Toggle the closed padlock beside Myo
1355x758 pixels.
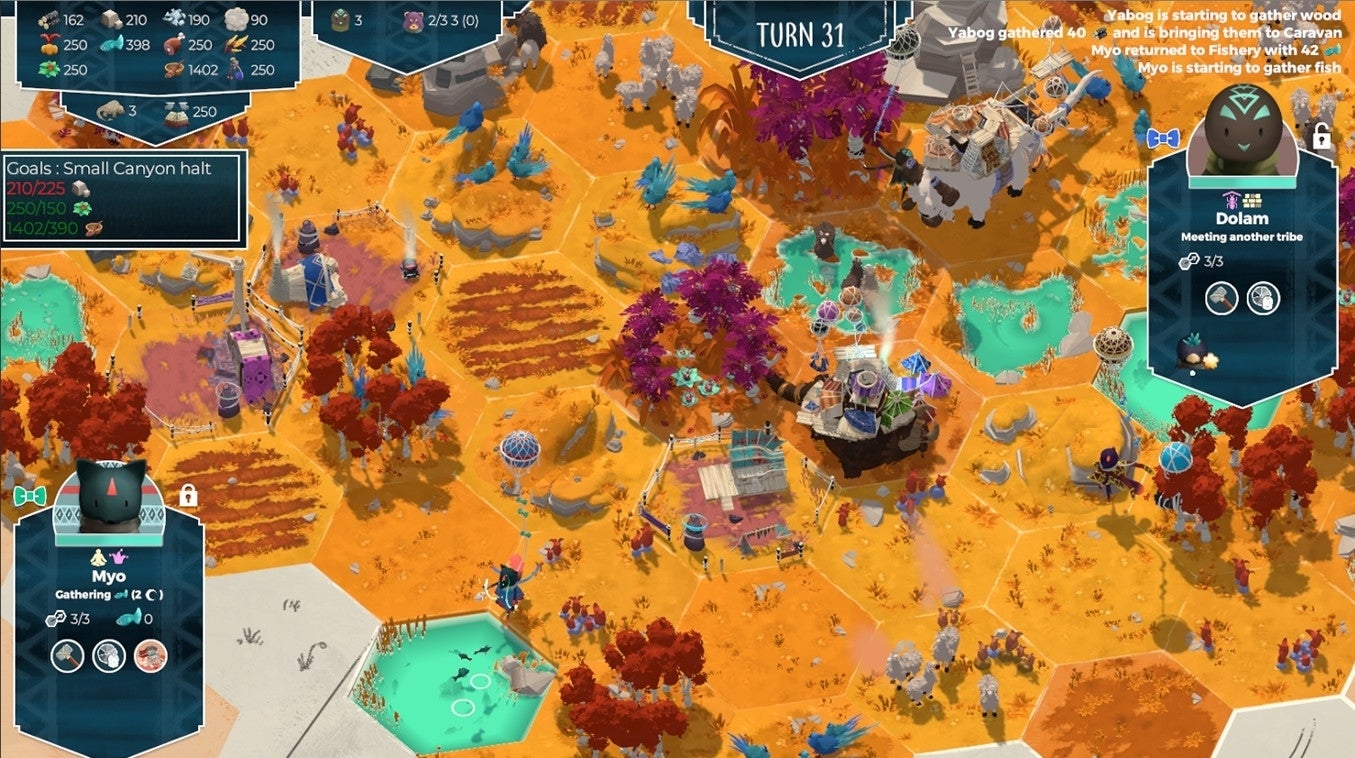188,494
